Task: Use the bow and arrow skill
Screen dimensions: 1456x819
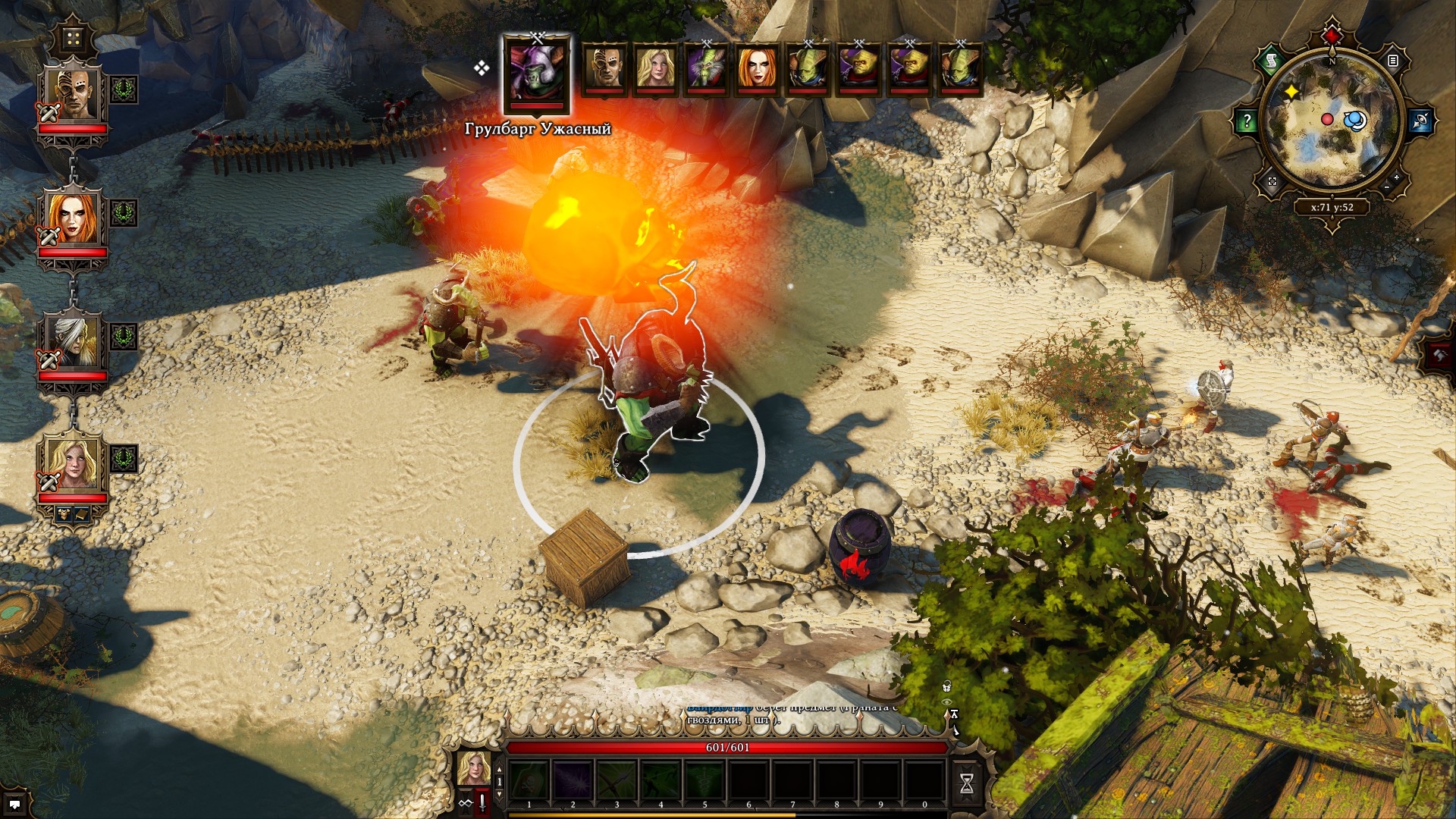Action: click(617, 780)
